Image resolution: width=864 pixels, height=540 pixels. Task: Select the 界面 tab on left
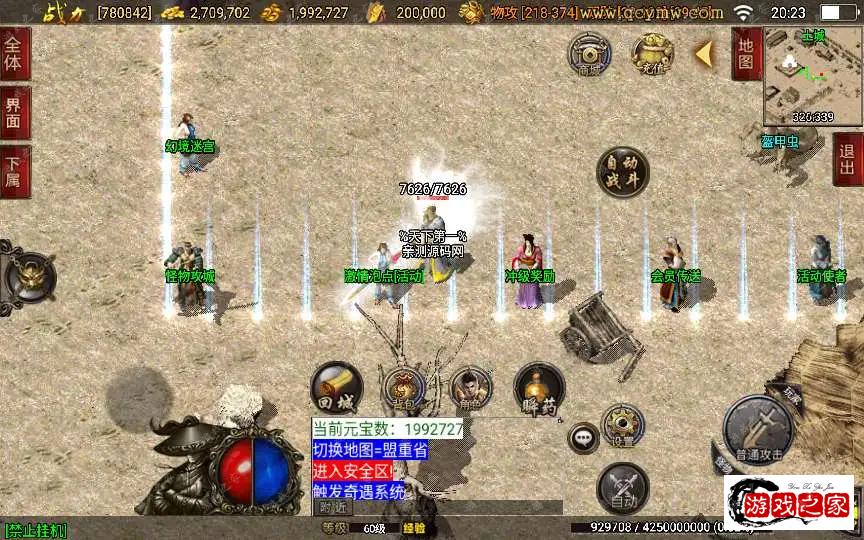point(14,112)
